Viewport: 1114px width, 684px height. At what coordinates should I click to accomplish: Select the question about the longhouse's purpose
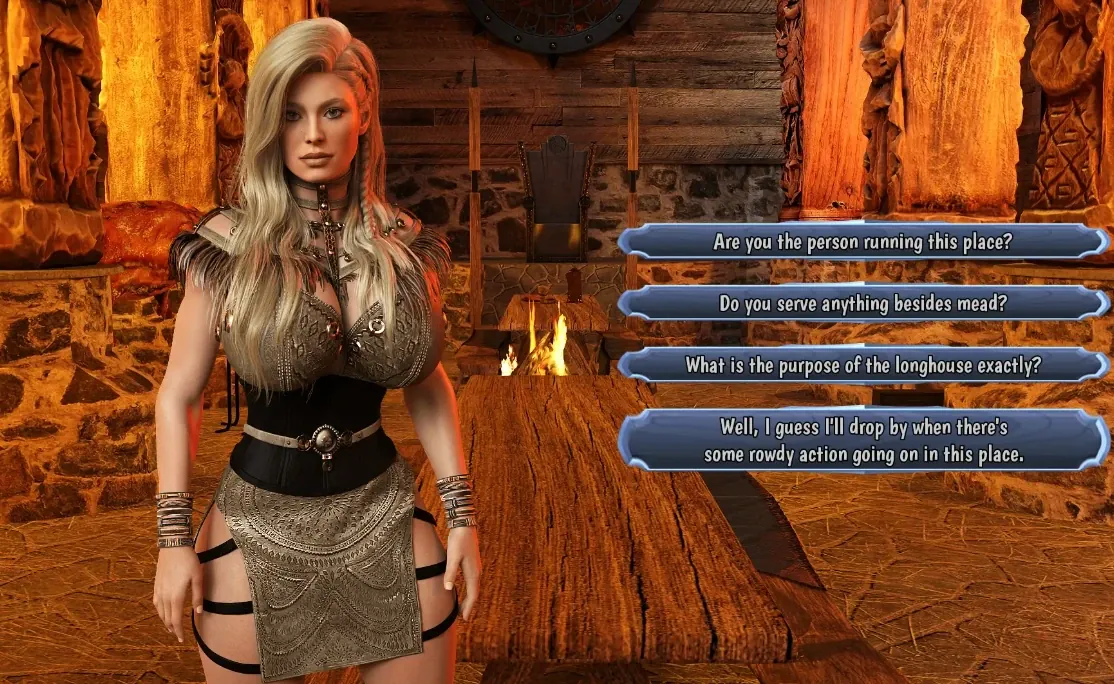tap(862, 365)
